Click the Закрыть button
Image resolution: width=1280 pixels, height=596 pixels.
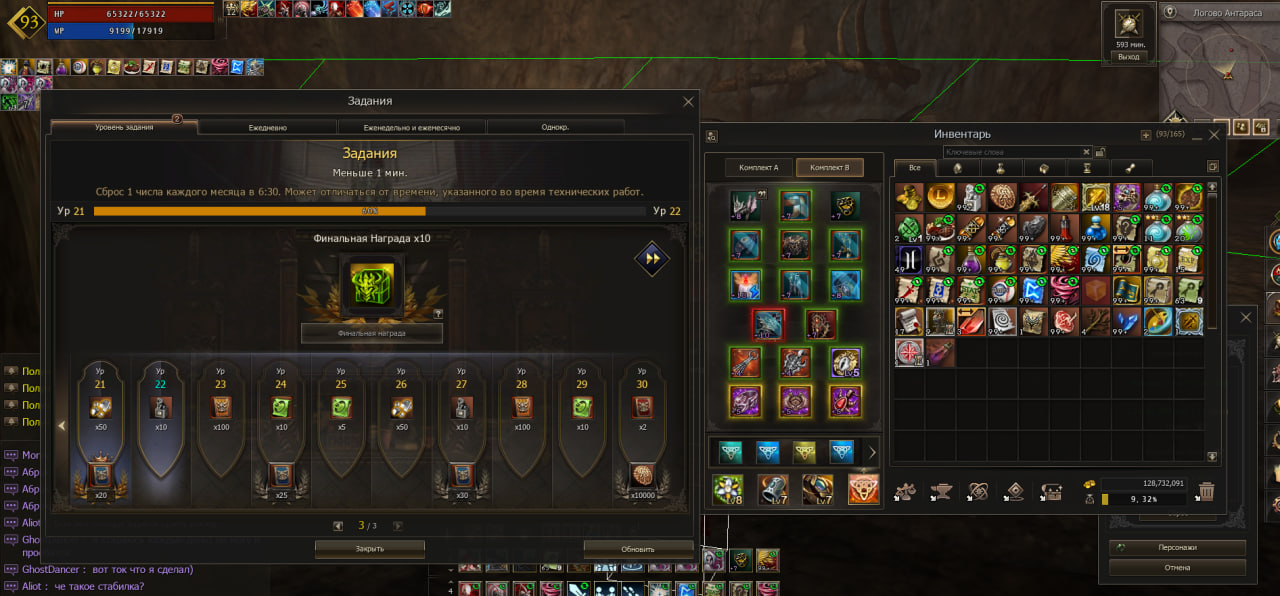369,549
